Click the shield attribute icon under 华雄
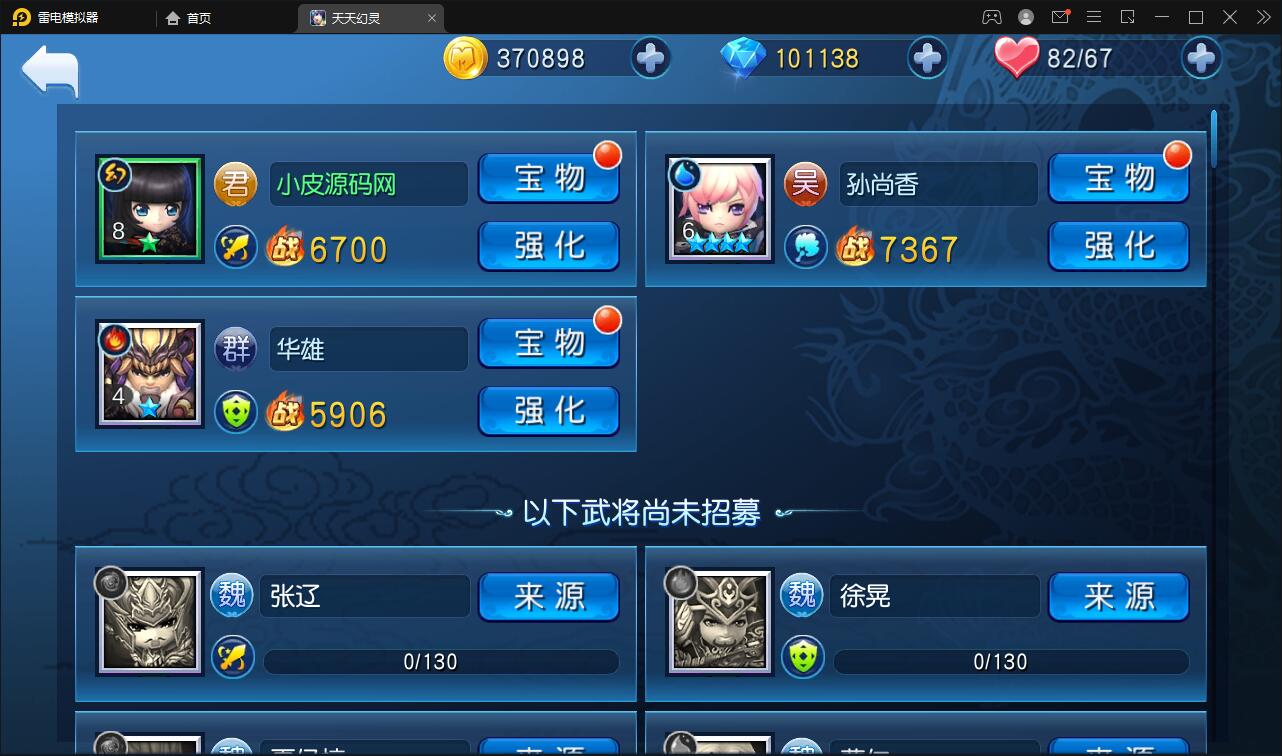1282x756 pixels. click(x=234, y=412)
